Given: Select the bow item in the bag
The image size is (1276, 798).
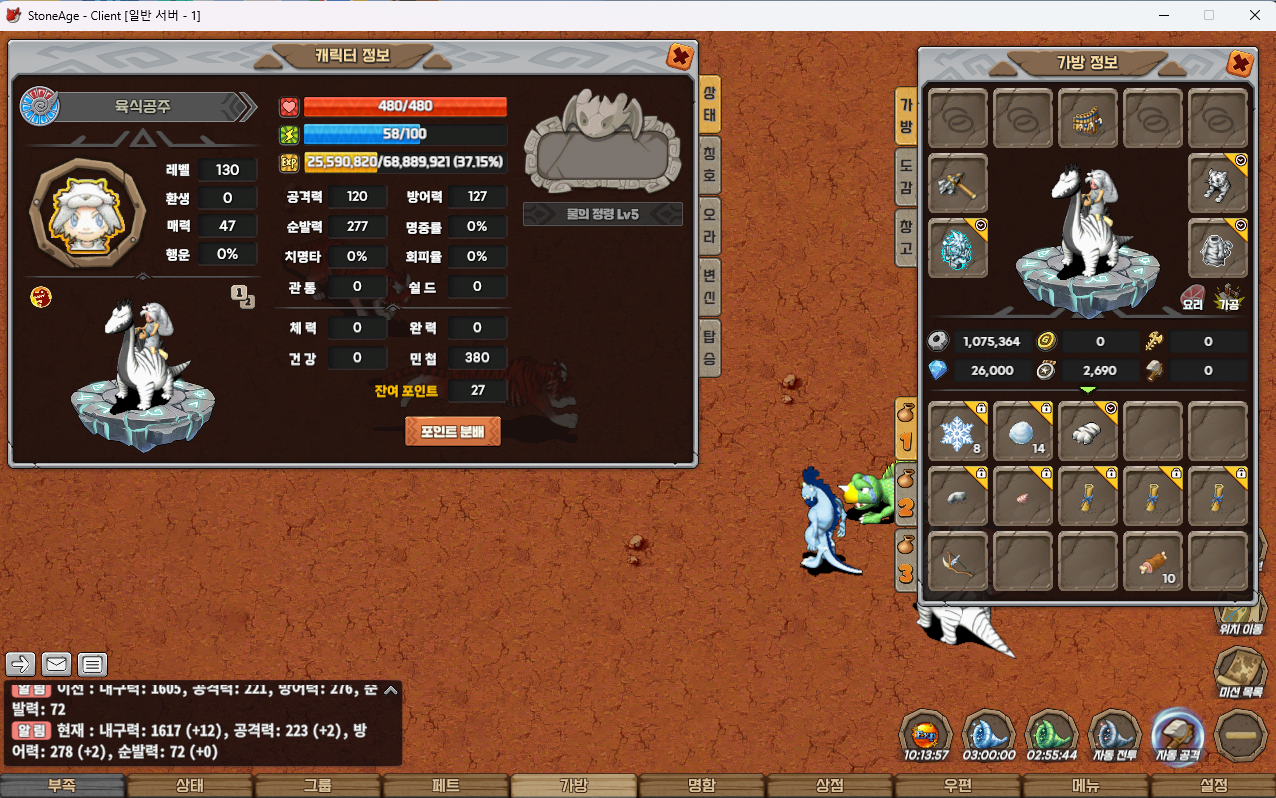Looking at the screenshot, I should tap(958, 561).
